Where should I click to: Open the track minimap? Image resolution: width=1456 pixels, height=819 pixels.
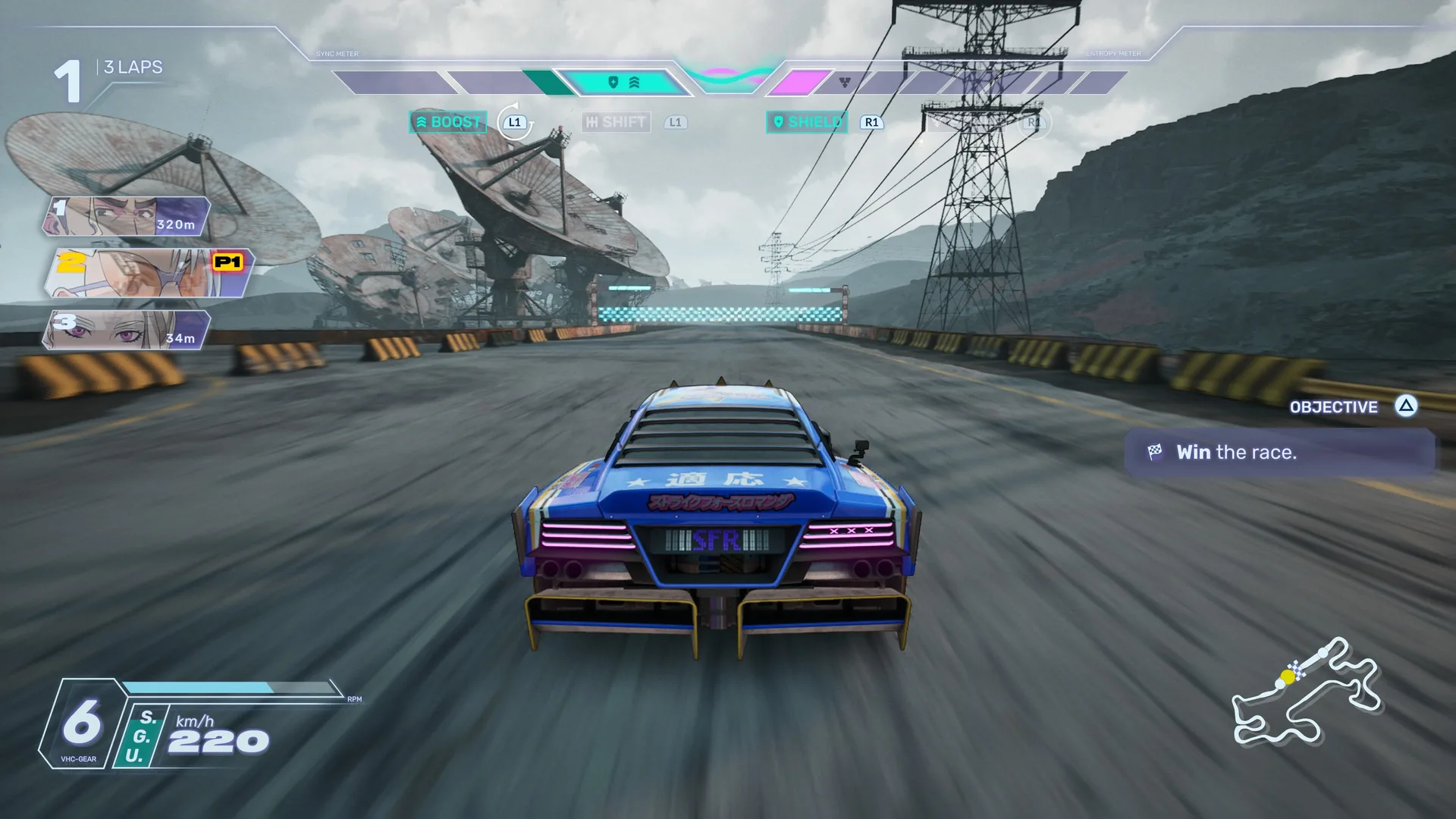click(1306, 692)
